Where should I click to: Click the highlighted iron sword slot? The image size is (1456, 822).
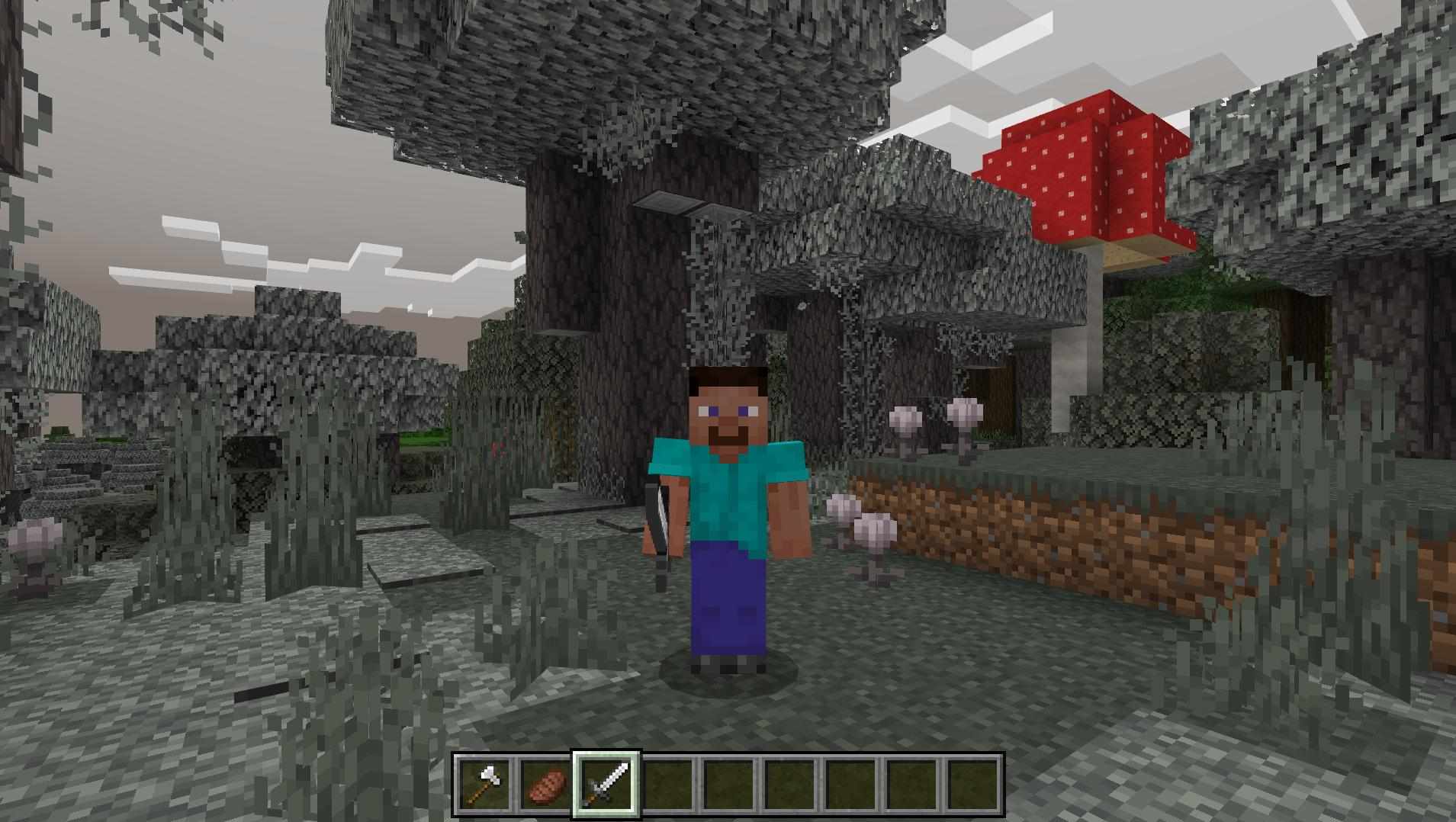607,784
